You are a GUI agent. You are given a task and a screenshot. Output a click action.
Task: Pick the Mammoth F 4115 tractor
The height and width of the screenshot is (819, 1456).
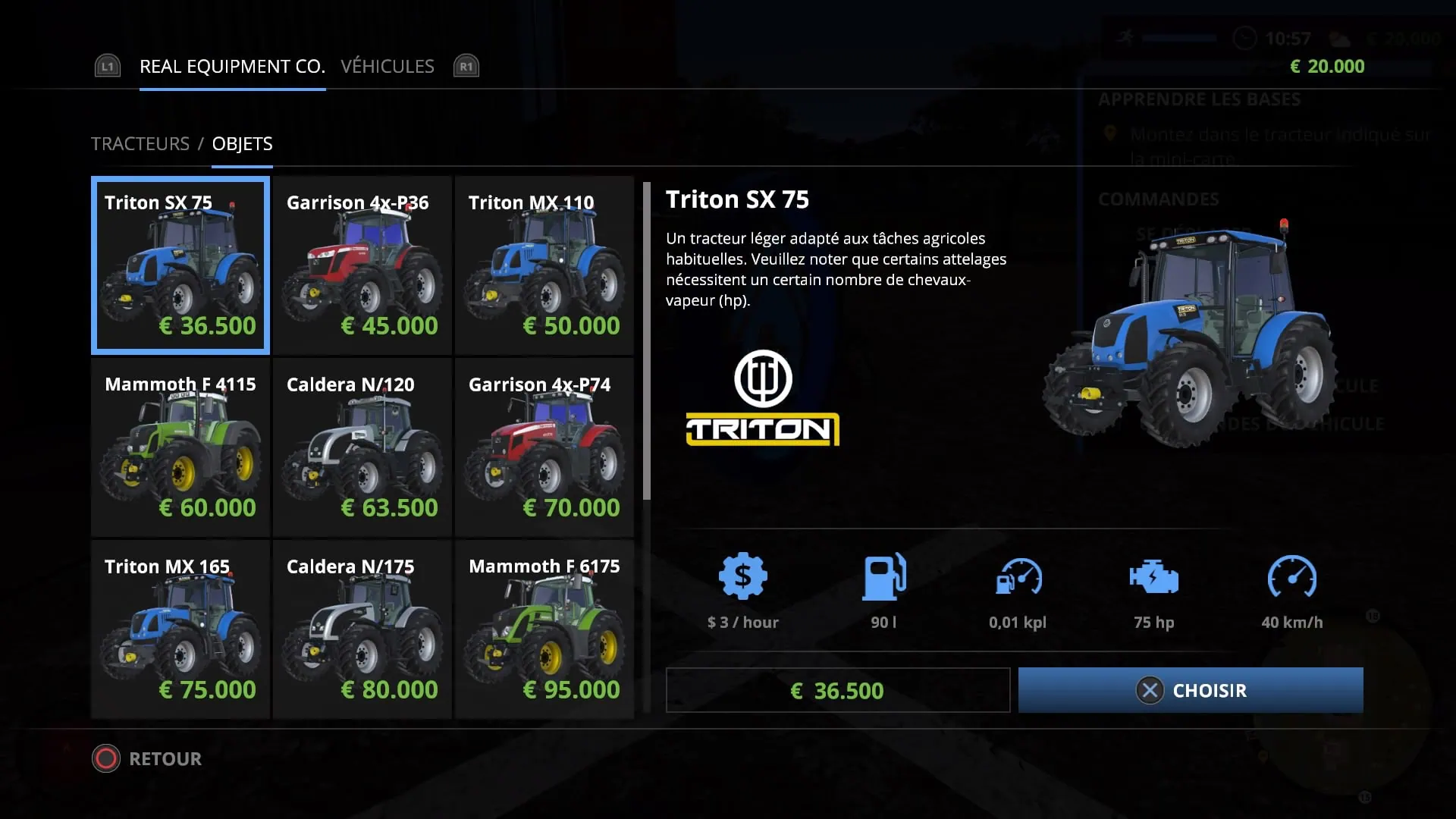(x=180, y=447)
